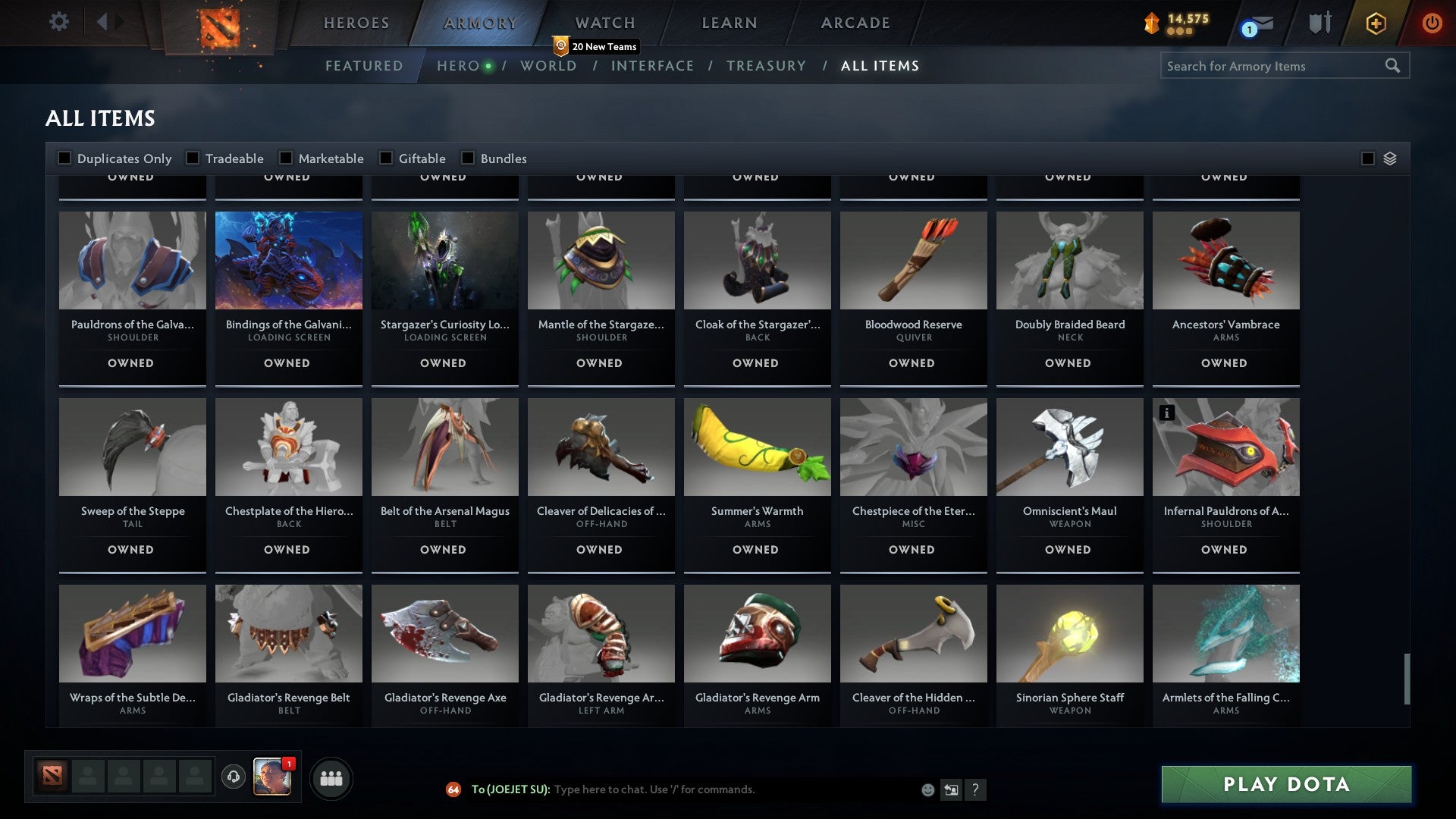Screen dimensions: 1456x819
Task: Toggle the Bundles filter
Action: tap(468, 158)
